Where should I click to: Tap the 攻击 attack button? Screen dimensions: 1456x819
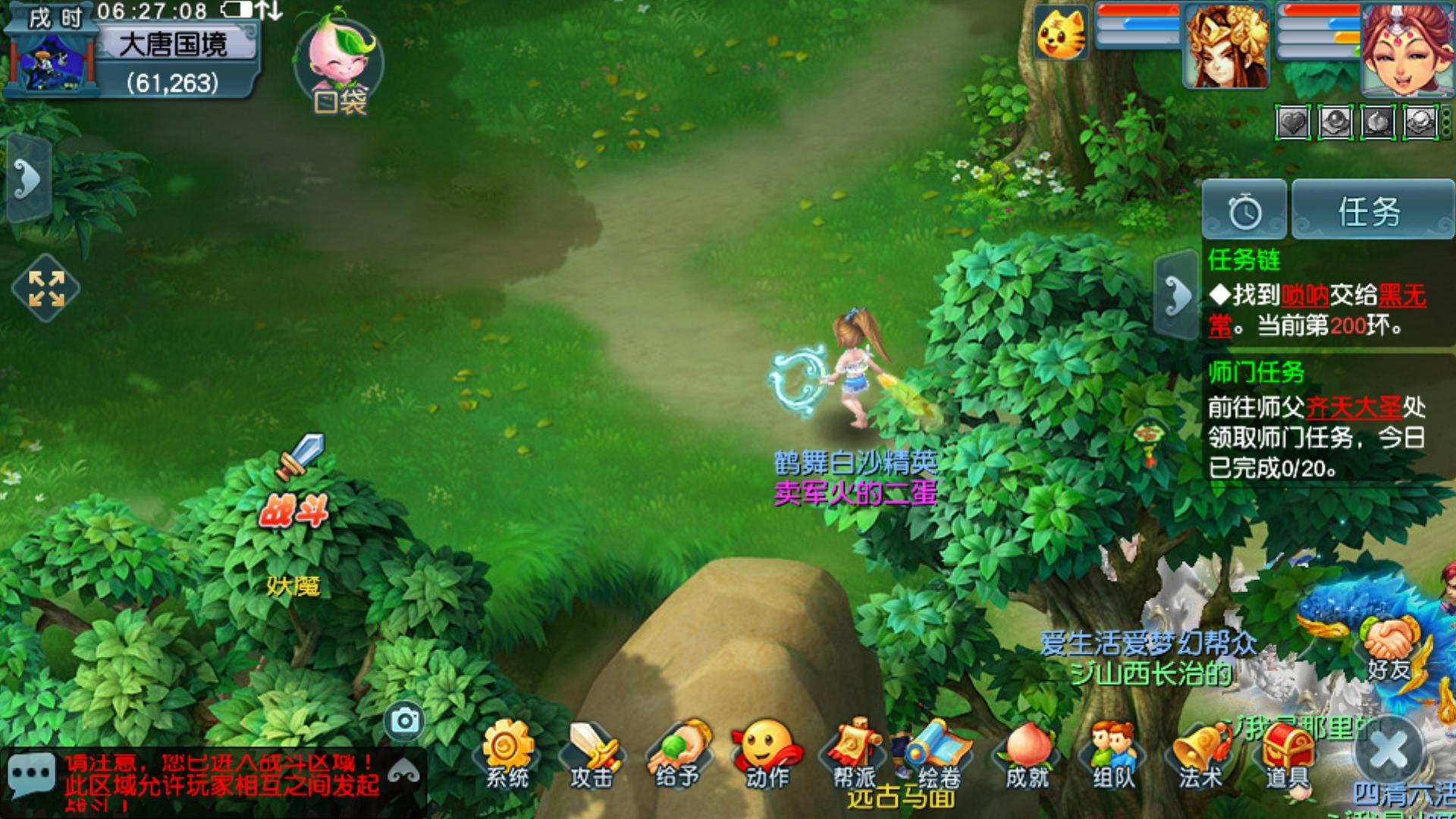[x=592, y=755]
